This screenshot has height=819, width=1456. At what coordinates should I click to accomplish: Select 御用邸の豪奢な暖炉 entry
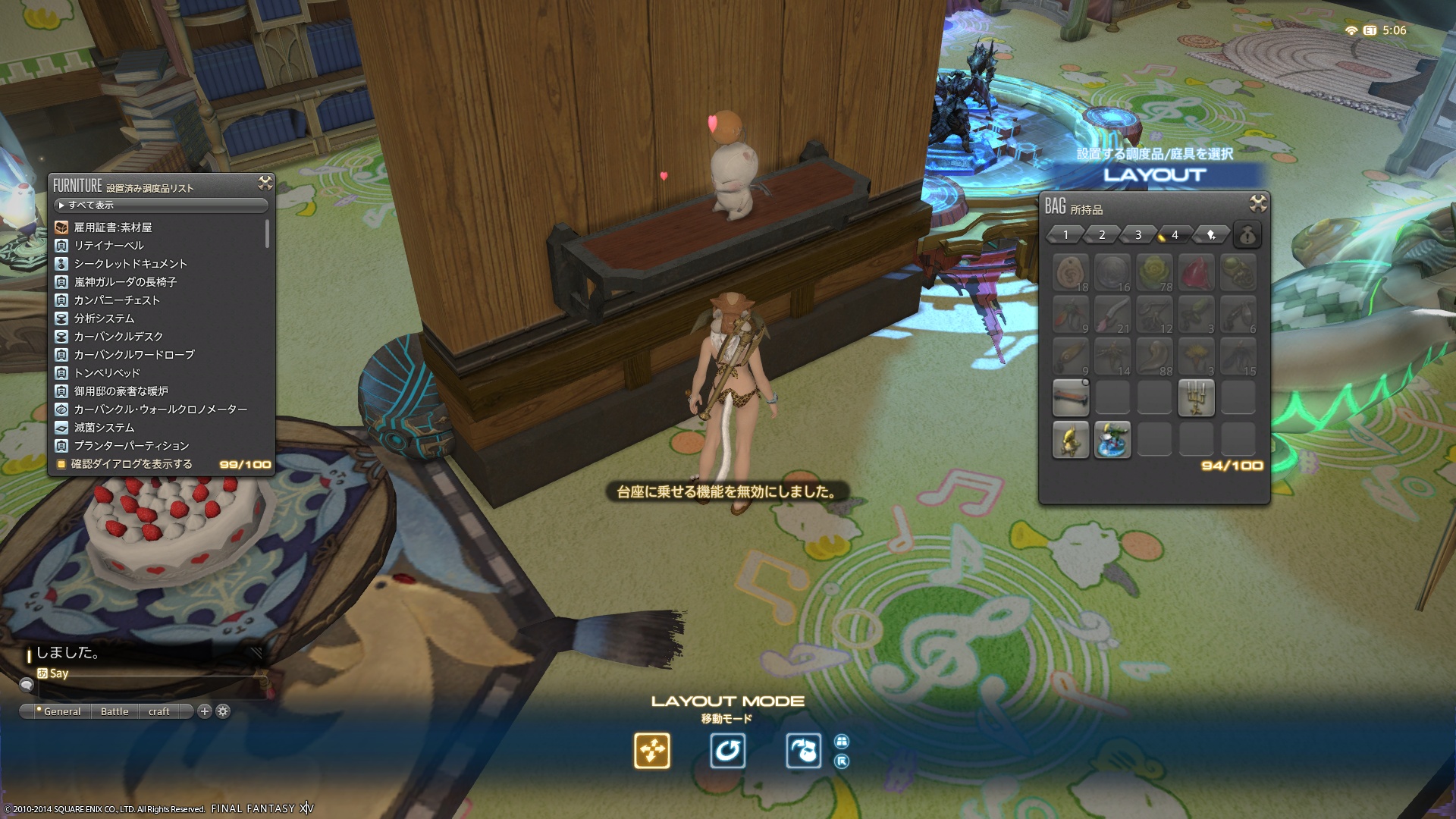click(x=121, y=391)
